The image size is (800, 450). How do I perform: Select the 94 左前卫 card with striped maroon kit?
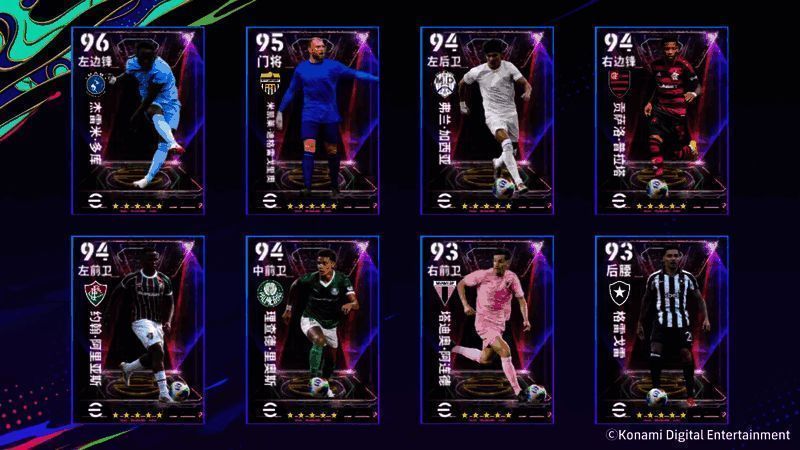coord(138,330)
